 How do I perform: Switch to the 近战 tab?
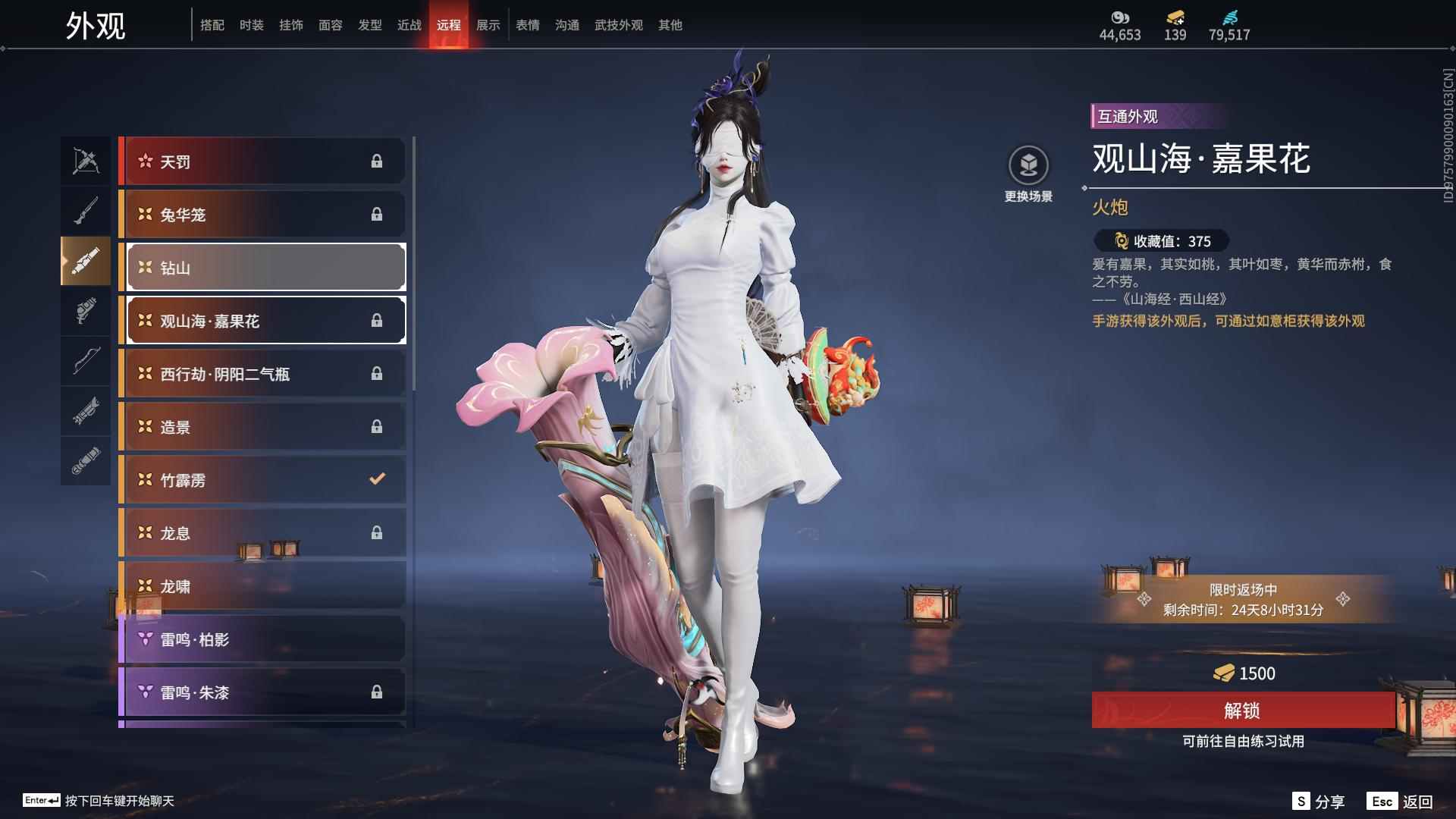[409, 25]
